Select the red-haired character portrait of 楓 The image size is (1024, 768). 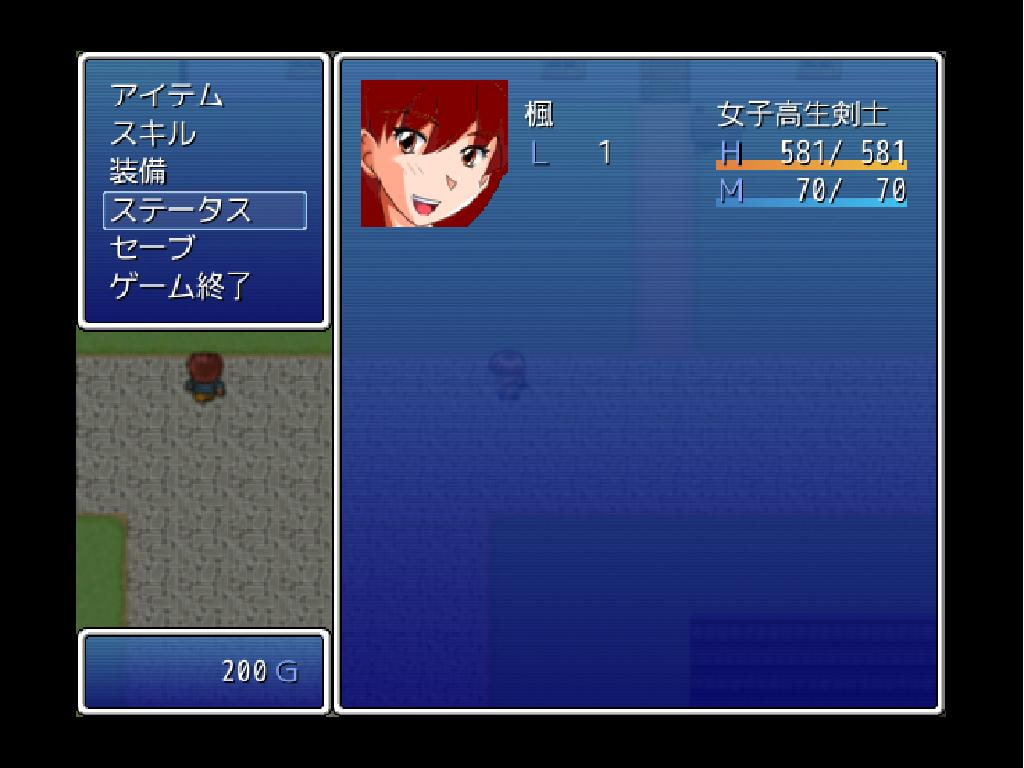pos(434,154)
